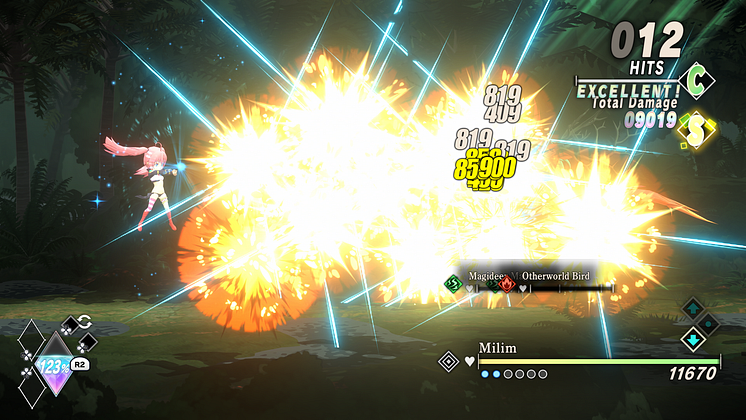Click the character swap arrows icon
Image resolution: width=746 pixels, height=420 pixels.
pos(84,322)
